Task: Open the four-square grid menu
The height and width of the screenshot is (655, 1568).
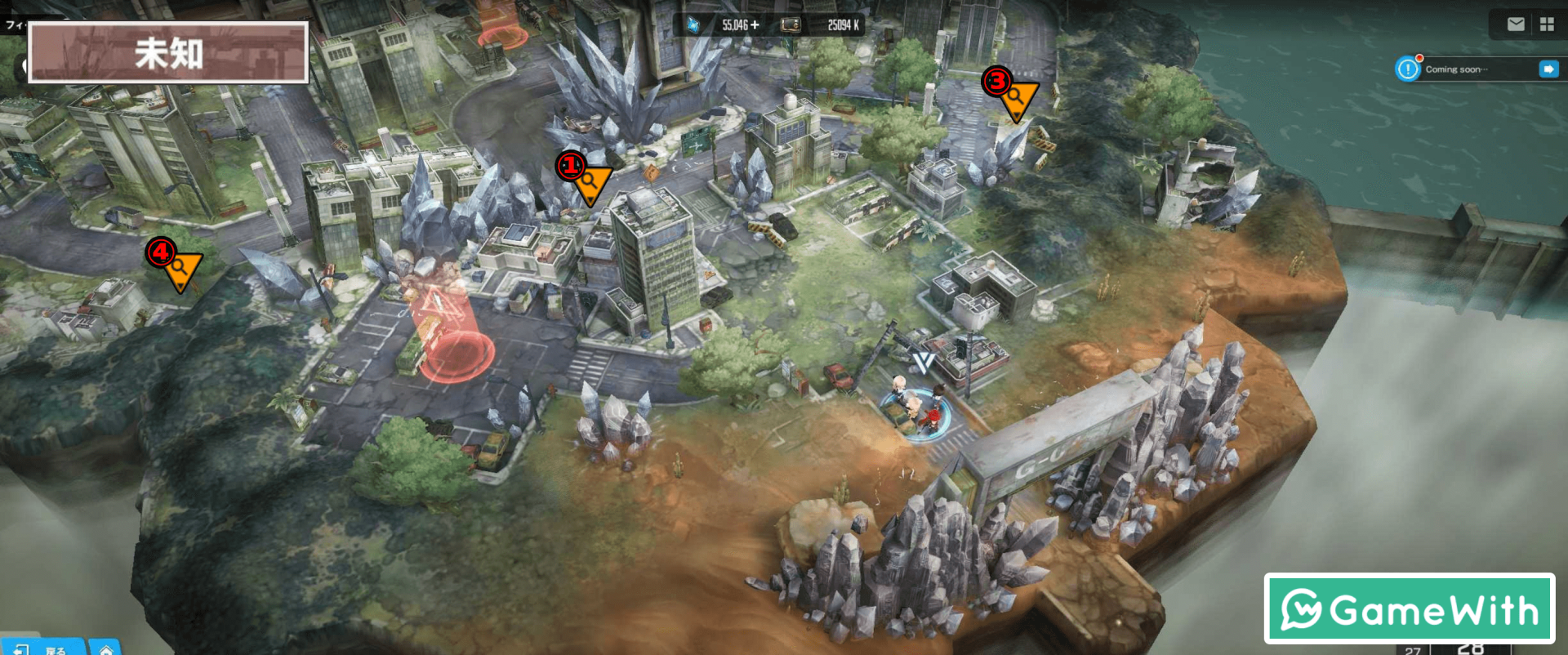Action: (1547, 25)
